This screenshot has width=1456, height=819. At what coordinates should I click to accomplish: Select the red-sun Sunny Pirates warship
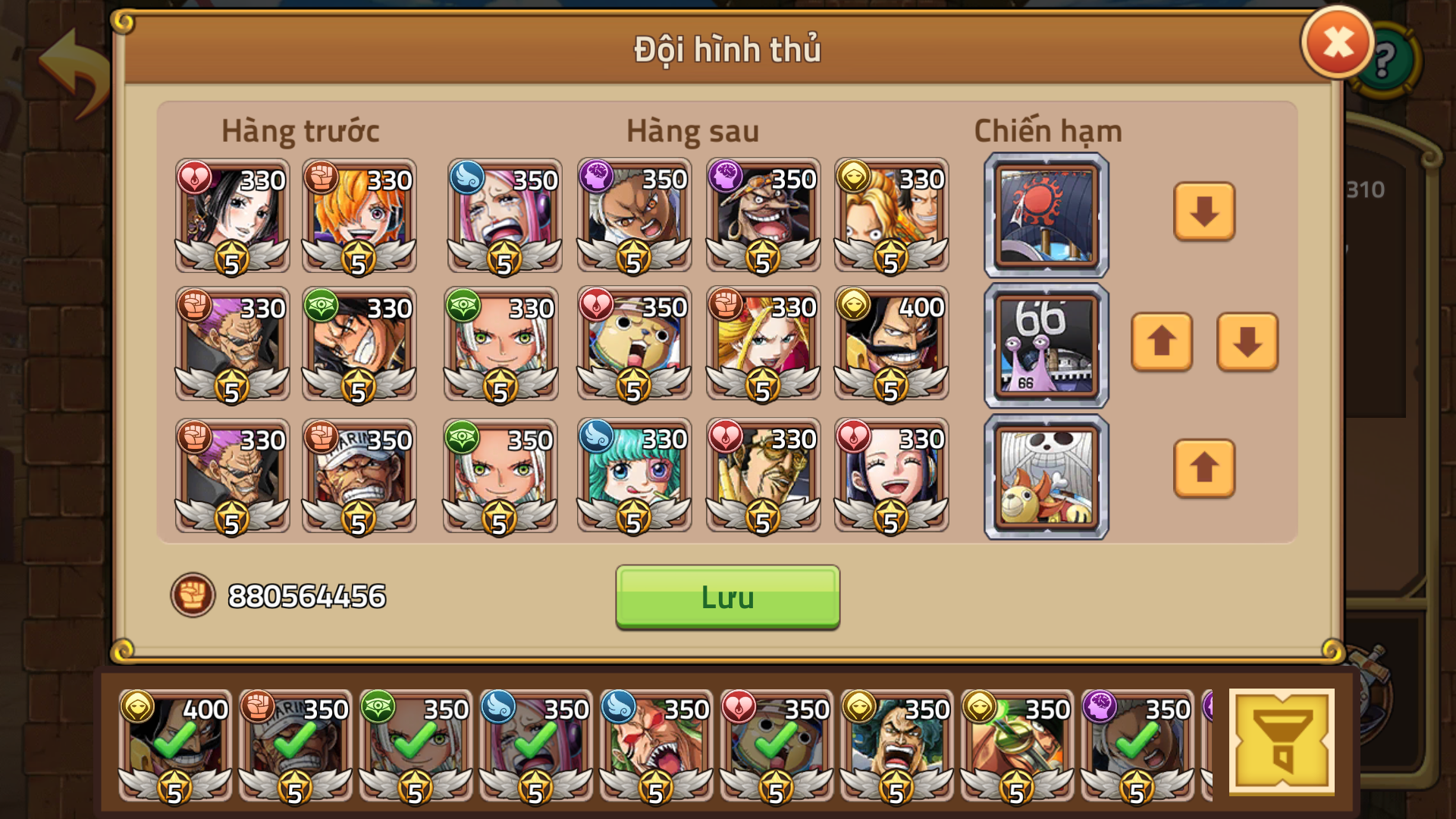click(1045, 214)
